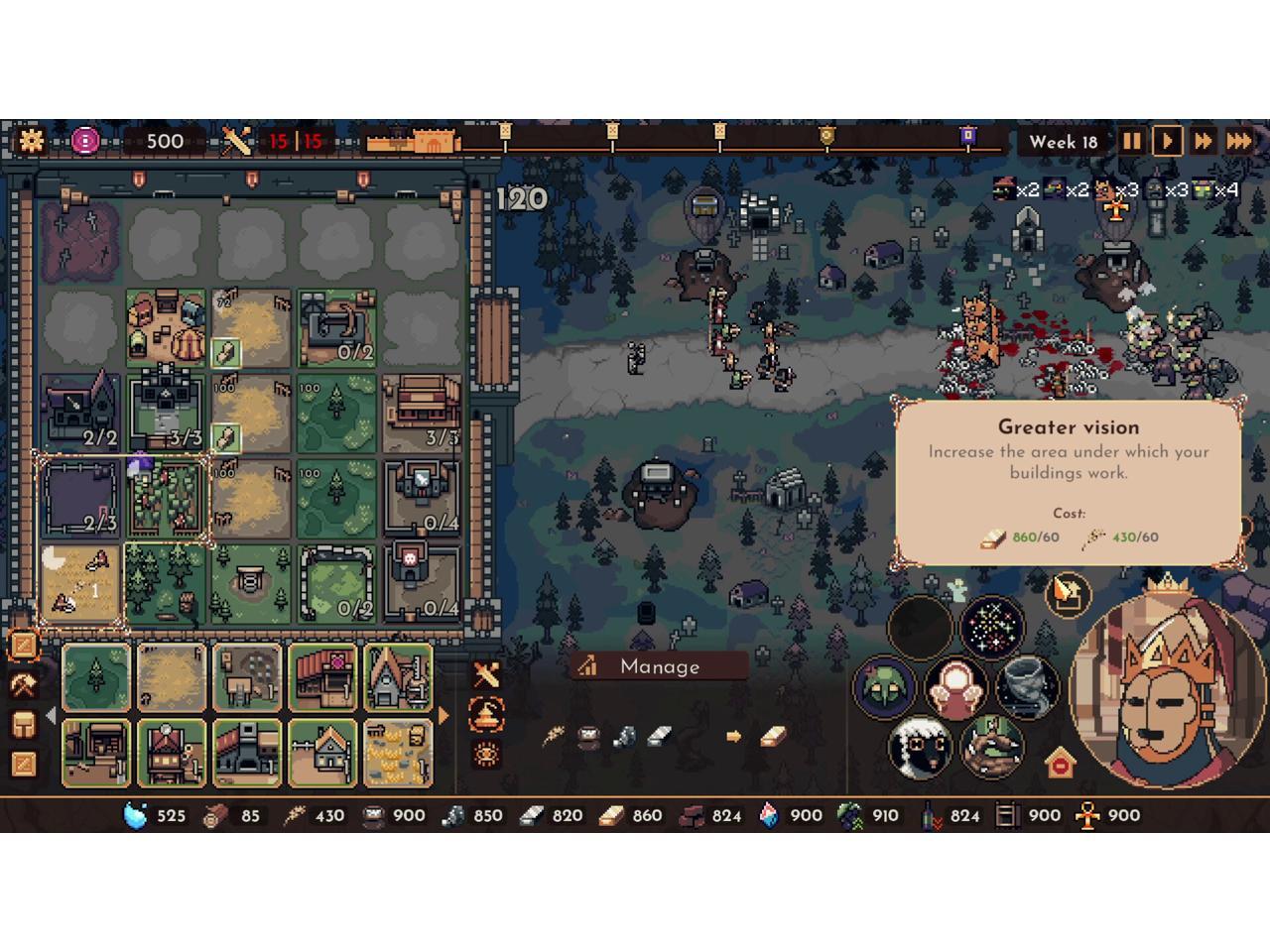Screen dimensions: 1270x952
Task: Open the crossed sword and wrench tab
Action: 486,675
